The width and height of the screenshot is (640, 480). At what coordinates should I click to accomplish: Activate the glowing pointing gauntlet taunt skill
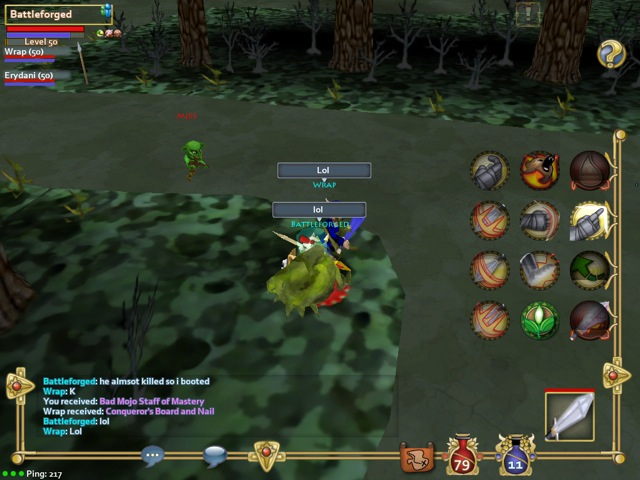click(590, 221)
